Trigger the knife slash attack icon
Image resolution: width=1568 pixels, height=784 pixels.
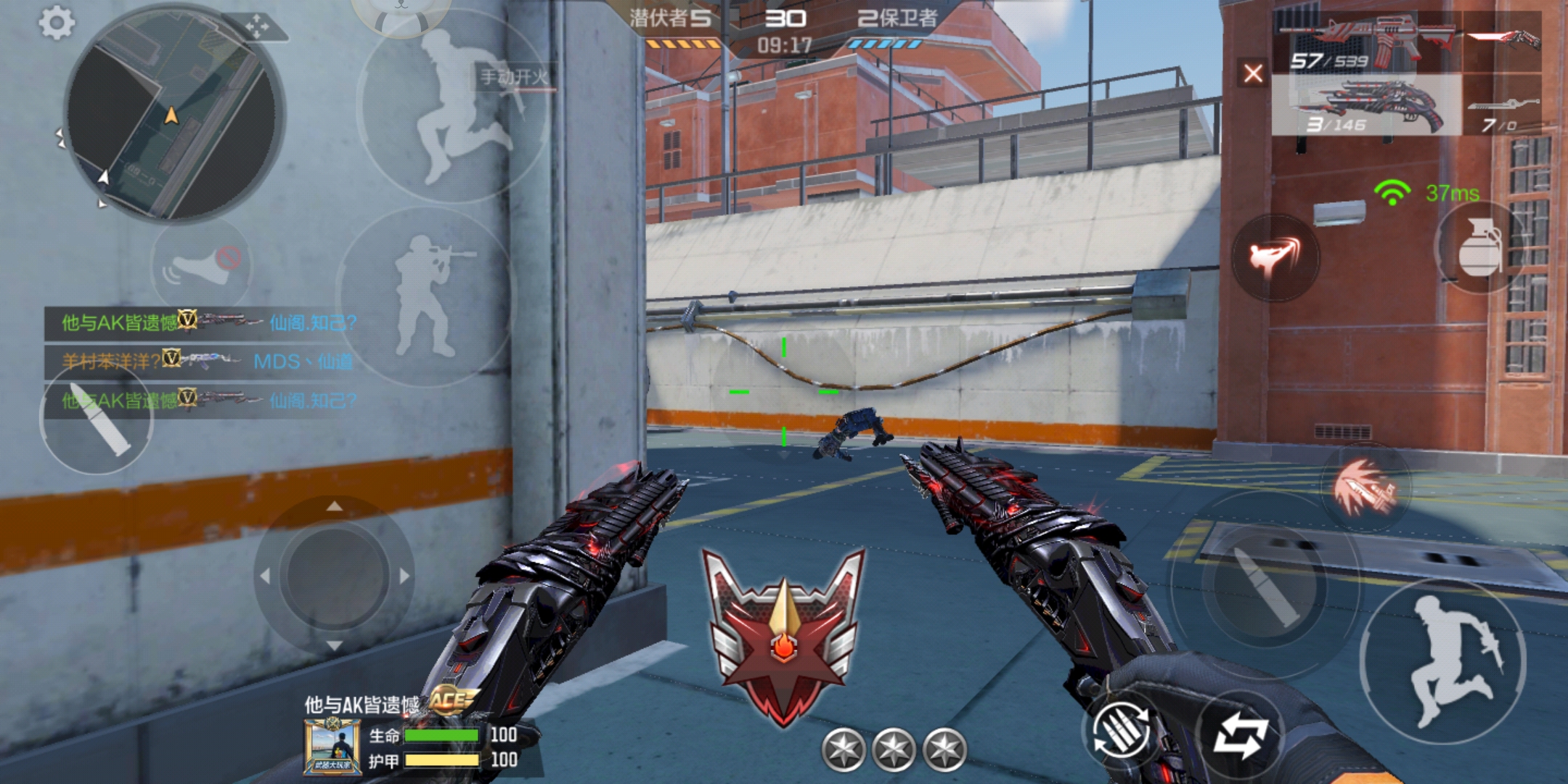coord(1365,488)
